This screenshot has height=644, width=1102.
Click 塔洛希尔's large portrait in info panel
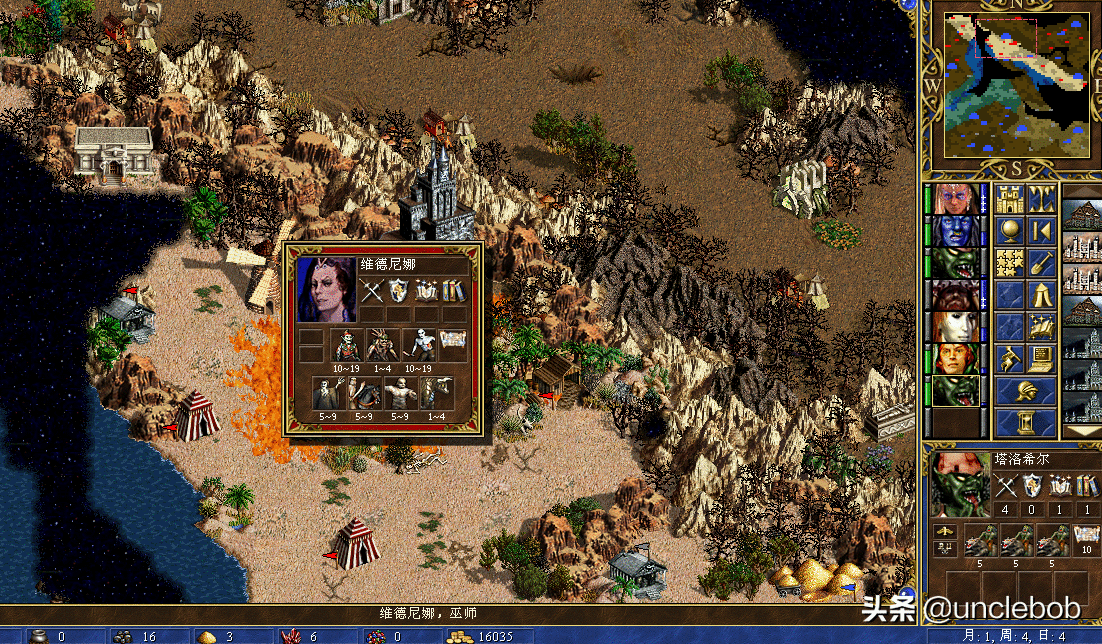tap(960, 484)
